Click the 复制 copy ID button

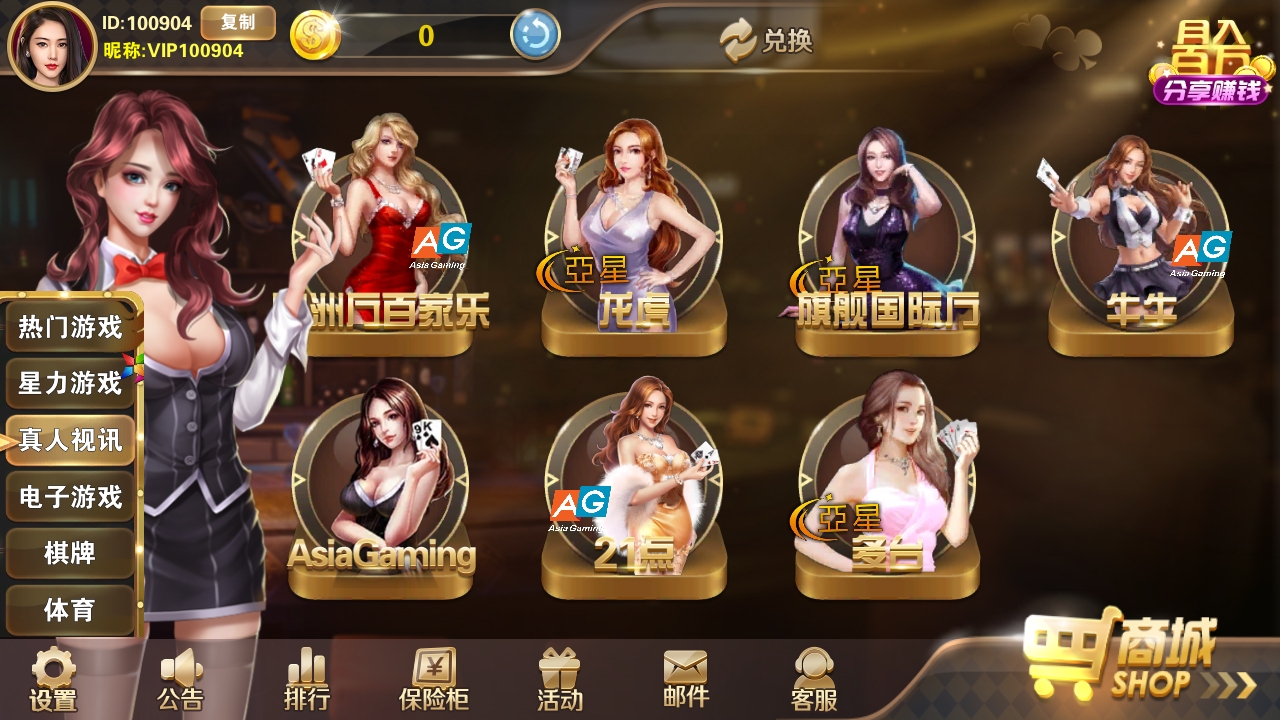pos(238,23)
